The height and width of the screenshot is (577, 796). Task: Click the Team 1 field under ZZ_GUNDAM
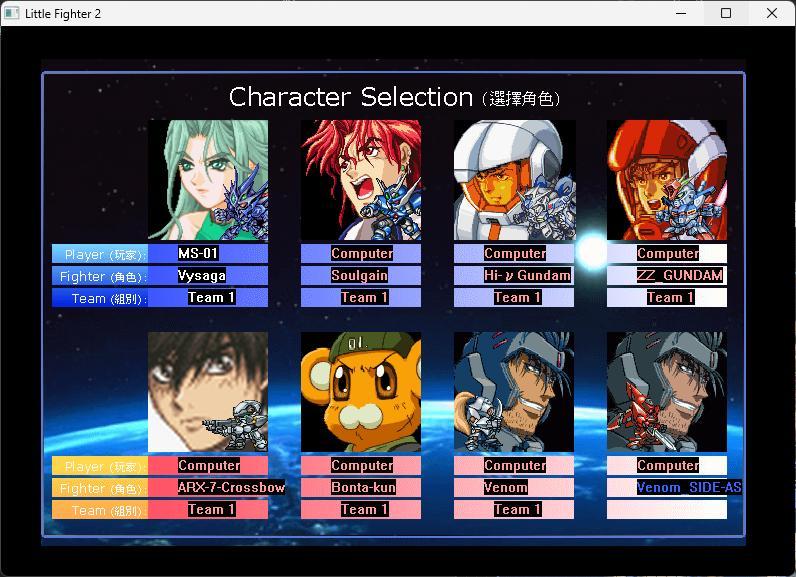[x=667, y=298]
